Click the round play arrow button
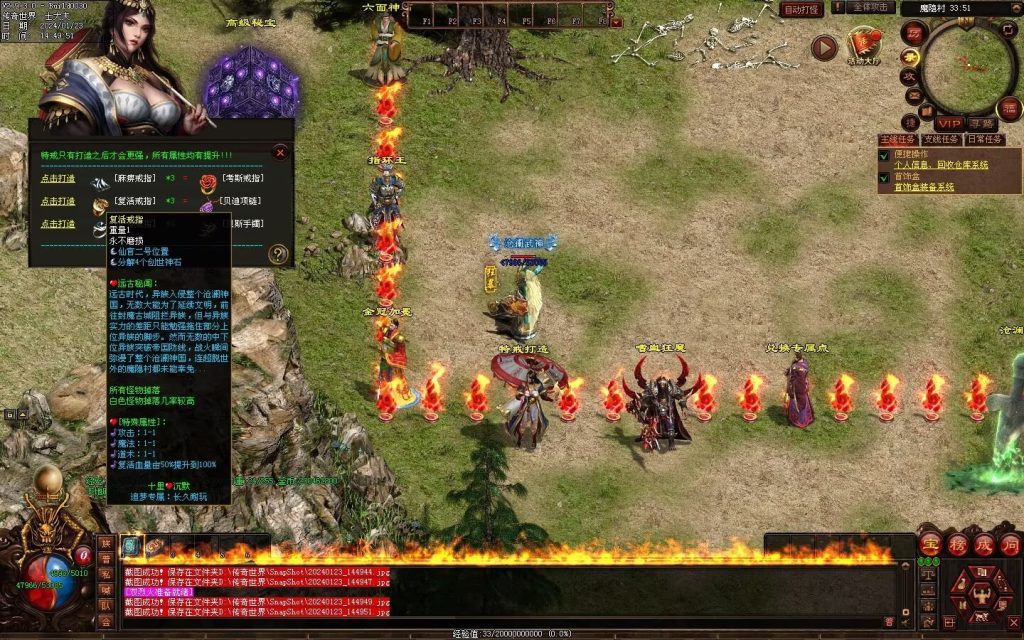The width and height of the screenshot is (1024, 640). click(824, 47)
